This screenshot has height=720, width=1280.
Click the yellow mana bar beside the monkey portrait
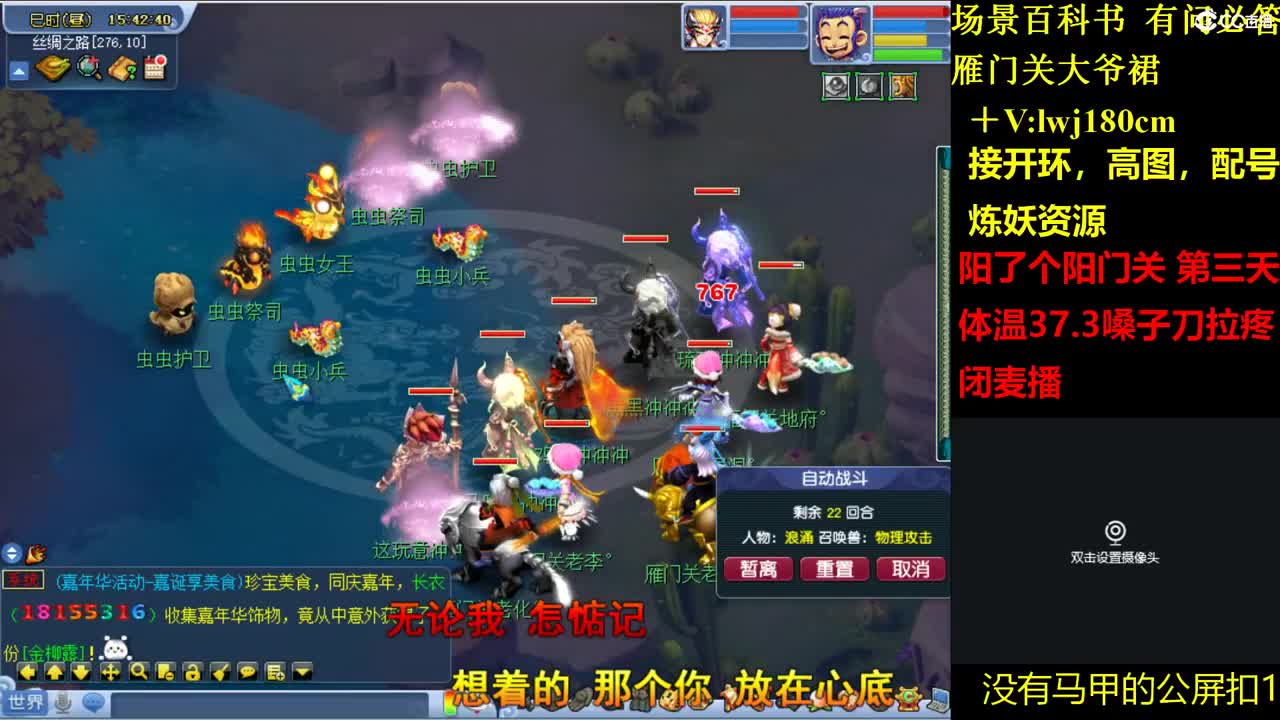point(902,41)
